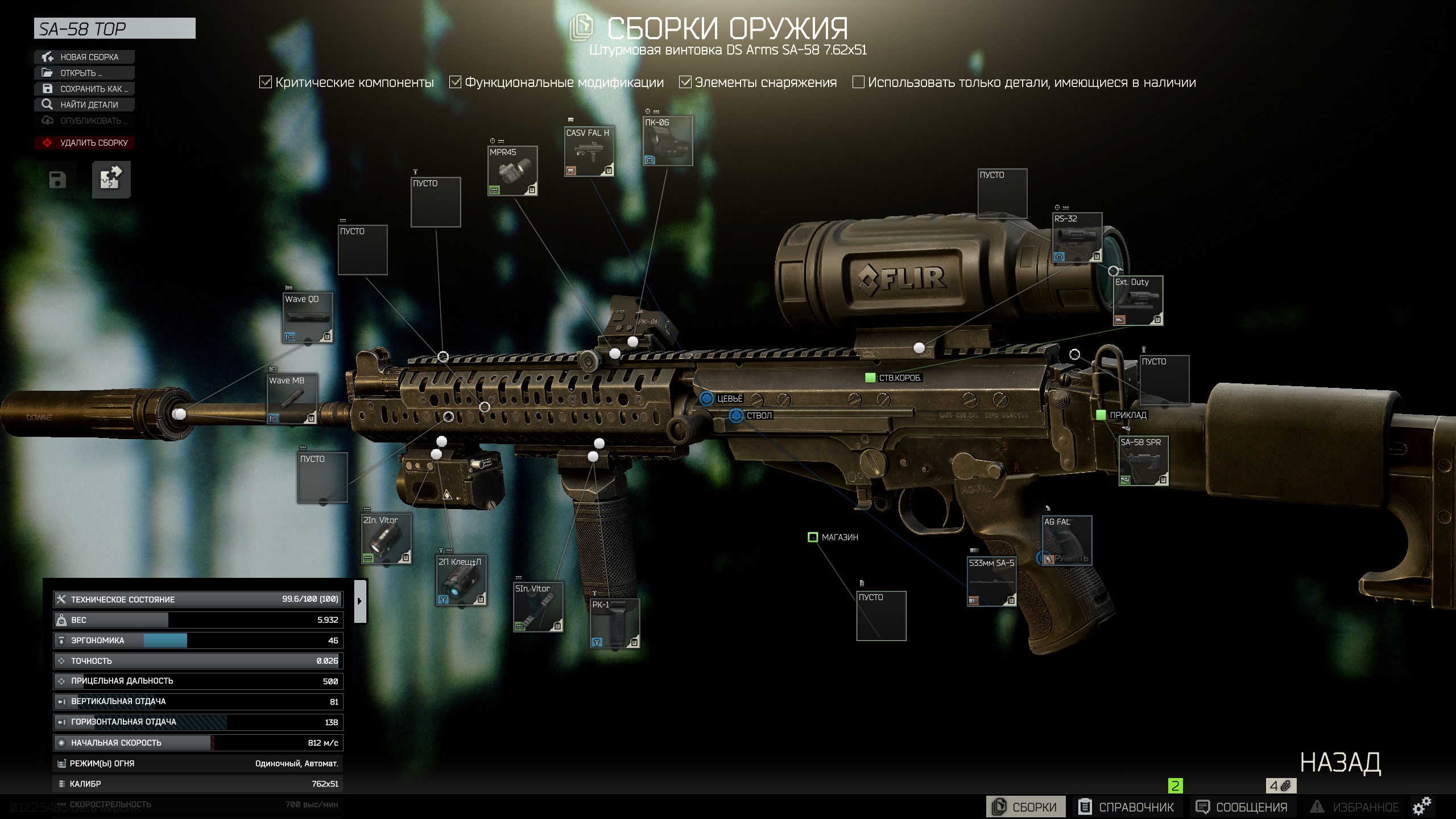Enable using only parts in stock
The width and height of the screenshot is (1456, 819).
(x=858, y=82)
